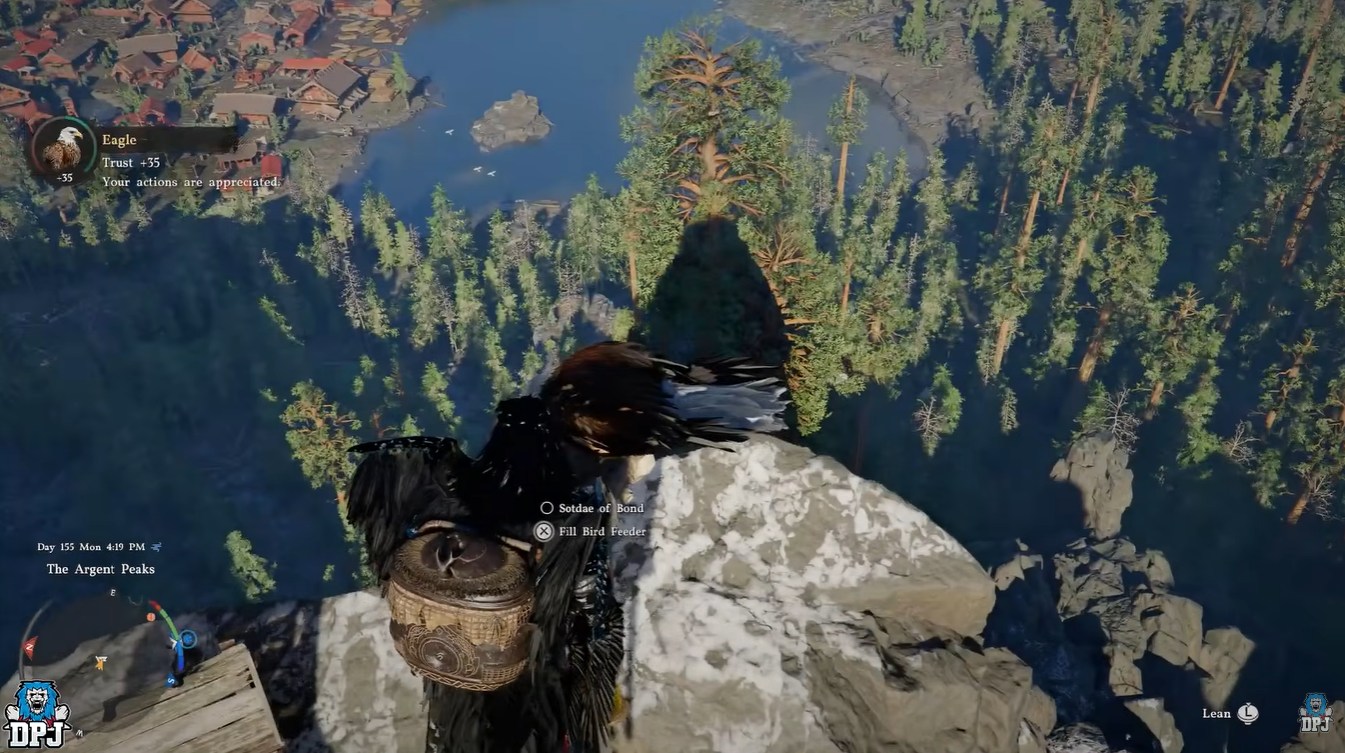Click the Eagle portrait icon

click(x=66, y=150)
